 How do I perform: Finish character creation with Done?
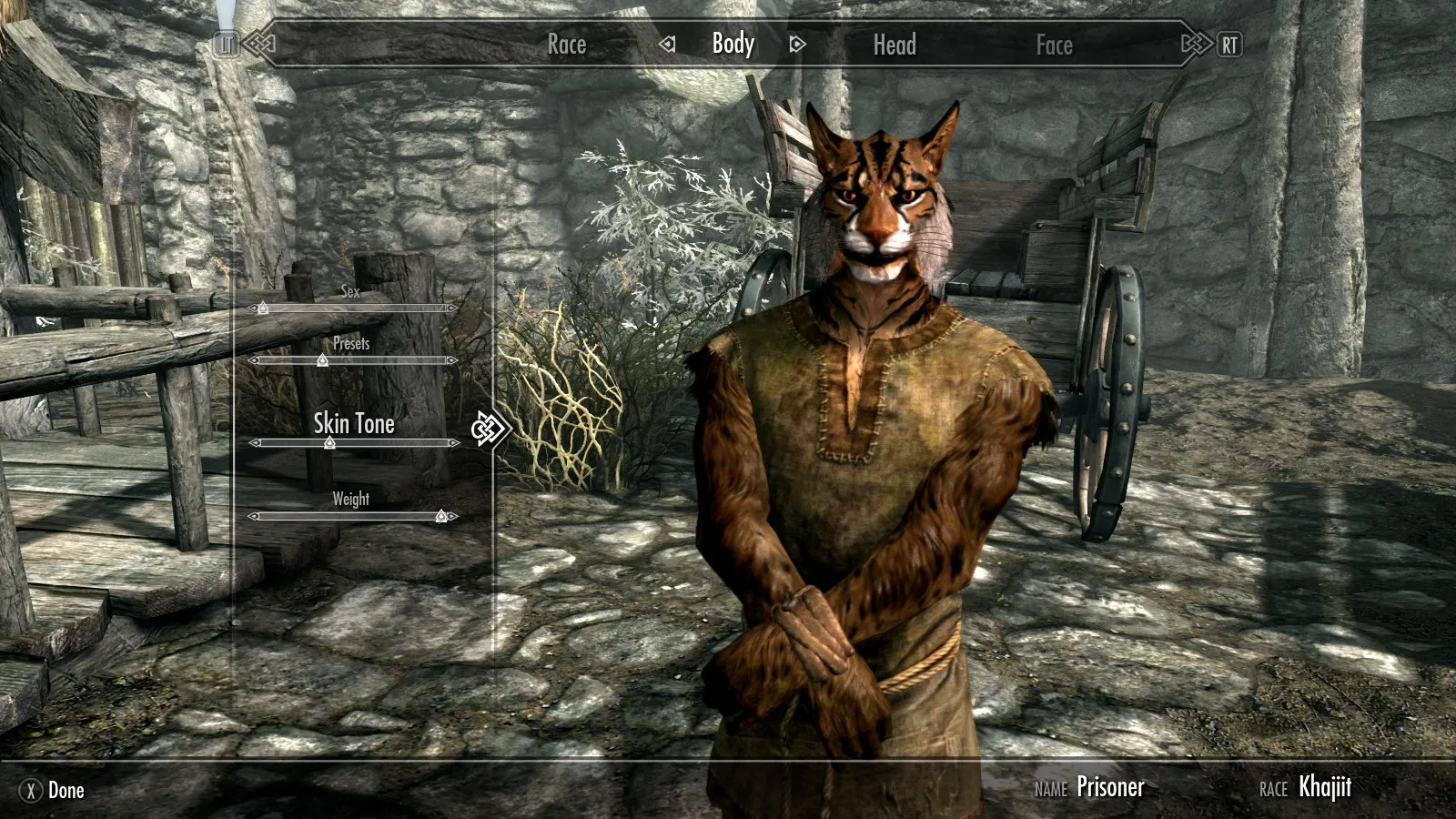pyautogui.click(x=55, y=790)
